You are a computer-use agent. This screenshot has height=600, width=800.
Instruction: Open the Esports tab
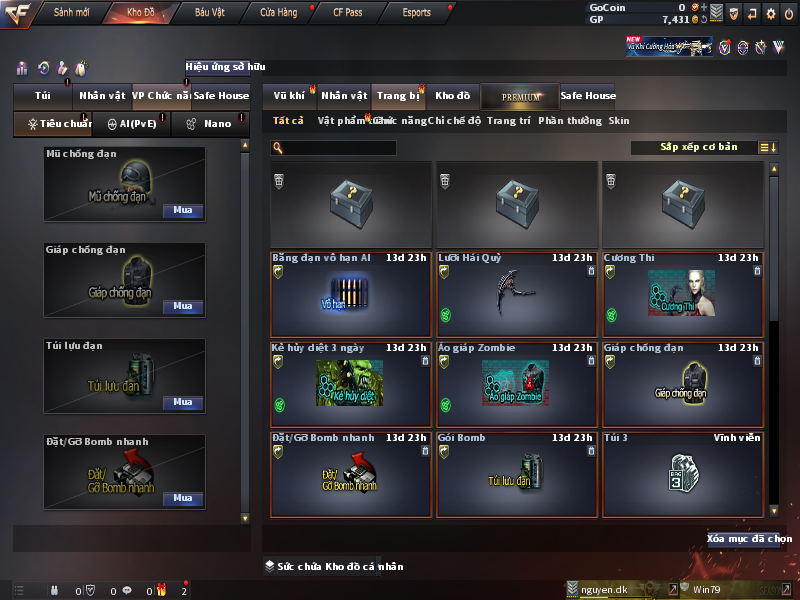click(x=416, y=13)
